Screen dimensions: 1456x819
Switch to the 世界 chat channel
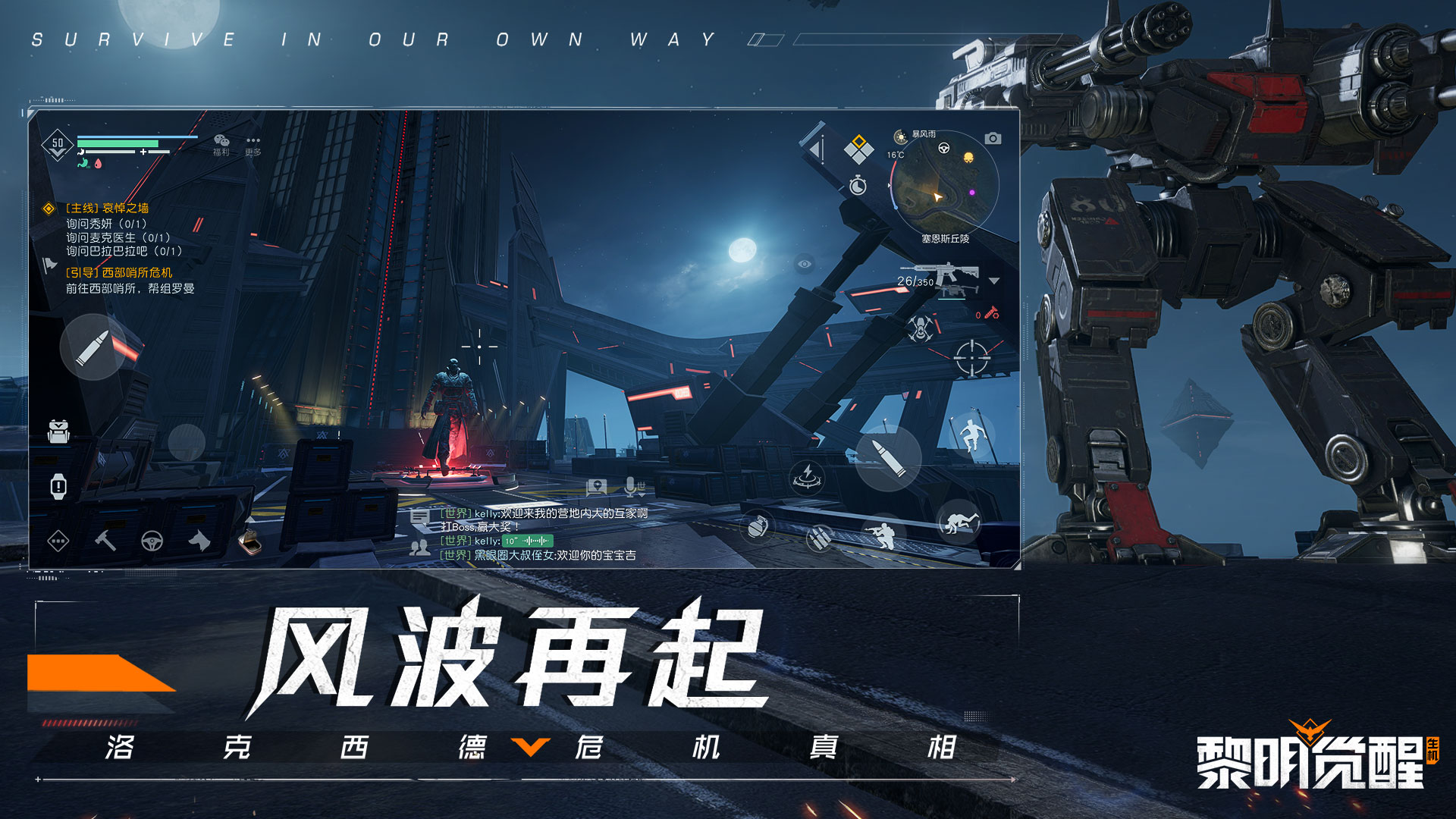(642, 490)
